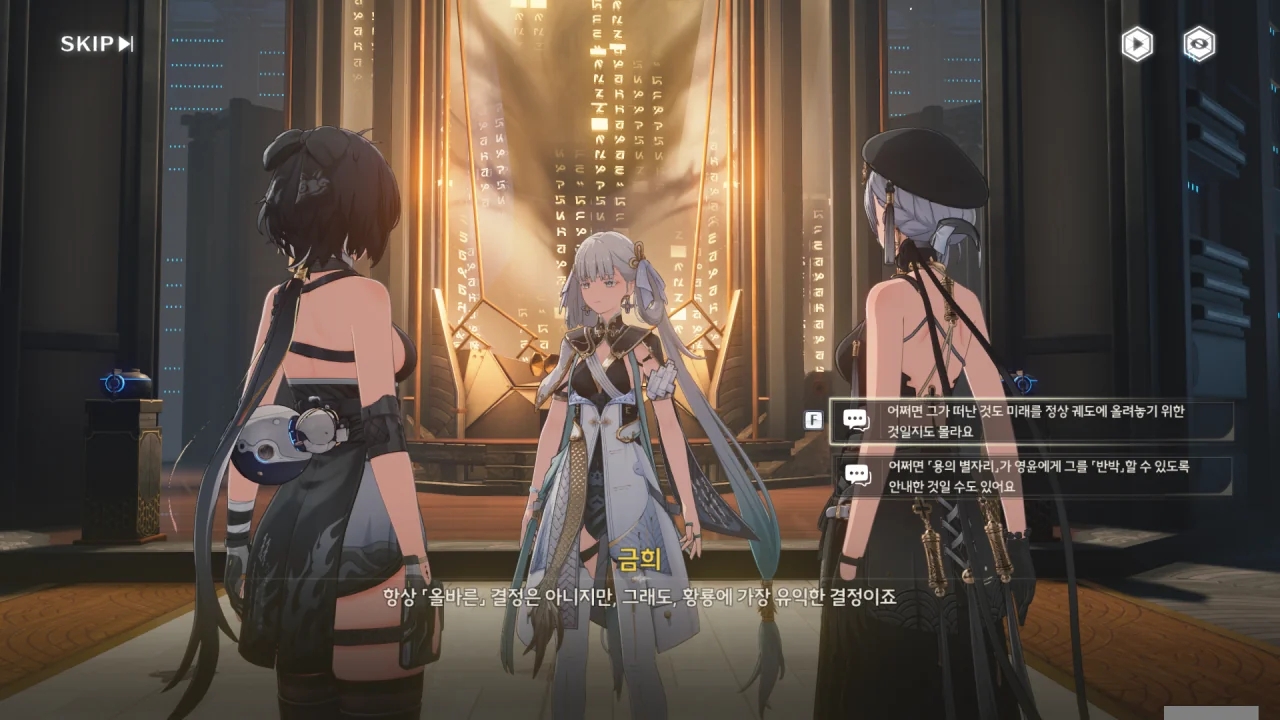
Task: Select the reply mentioning '용의 별자리'
Action: 1033,476
